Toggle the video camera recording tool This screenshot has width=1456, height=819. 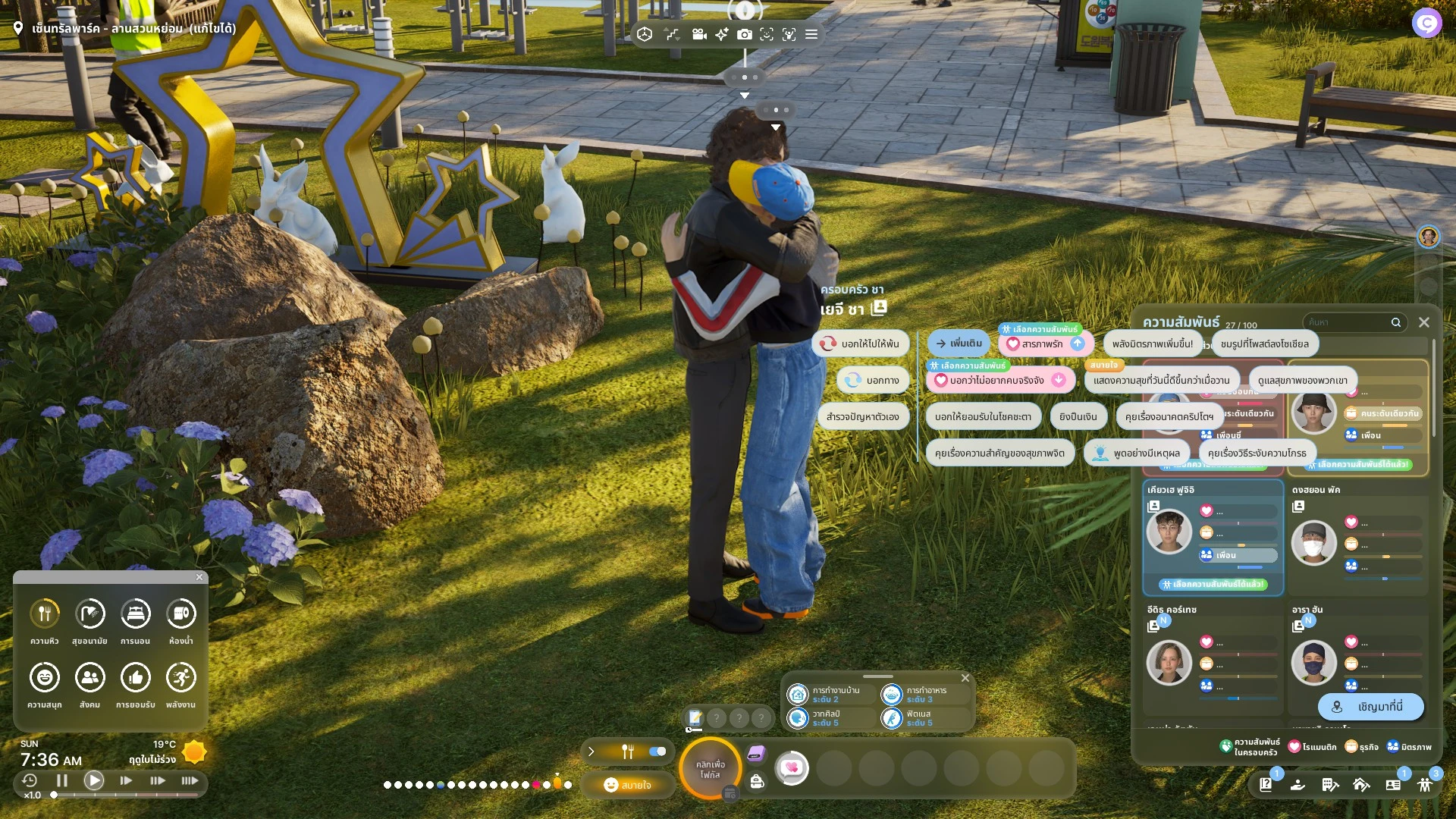point(699,34)
